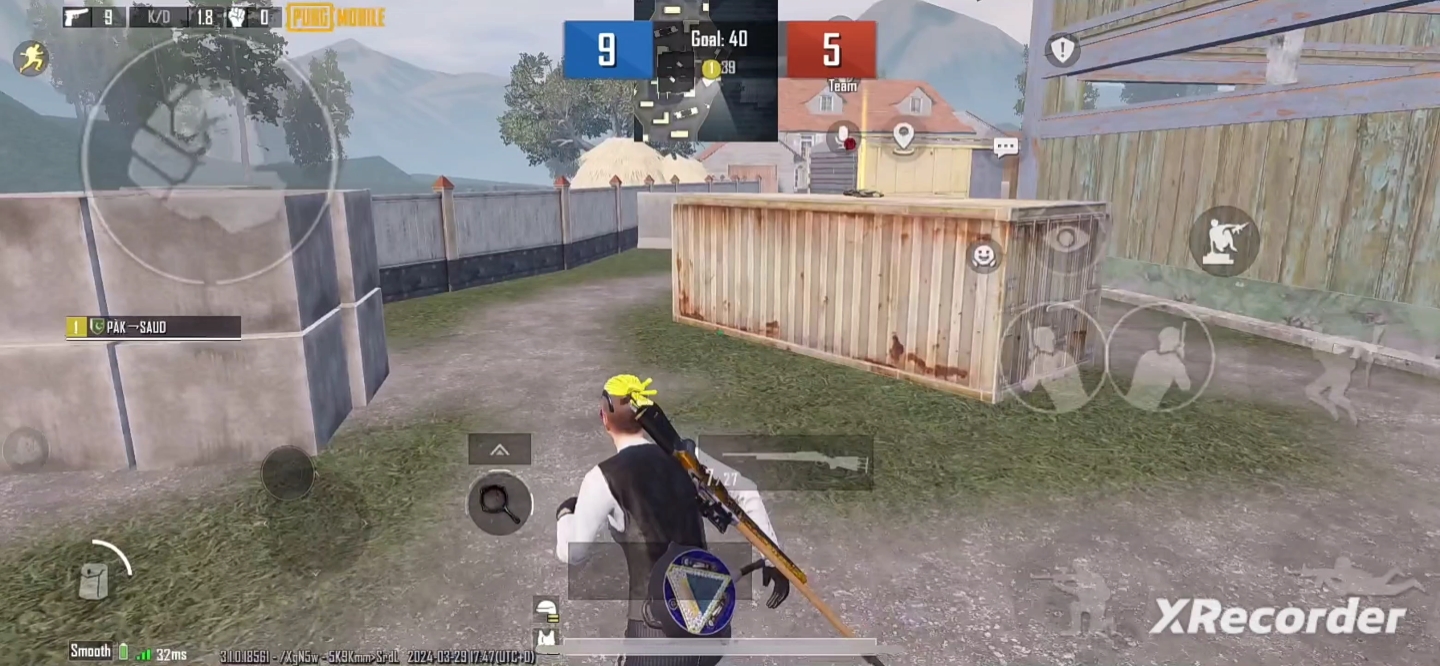Lean left with the peek-left button
The height and width of the screenshot is (666, 1440).
(1052, 358)
